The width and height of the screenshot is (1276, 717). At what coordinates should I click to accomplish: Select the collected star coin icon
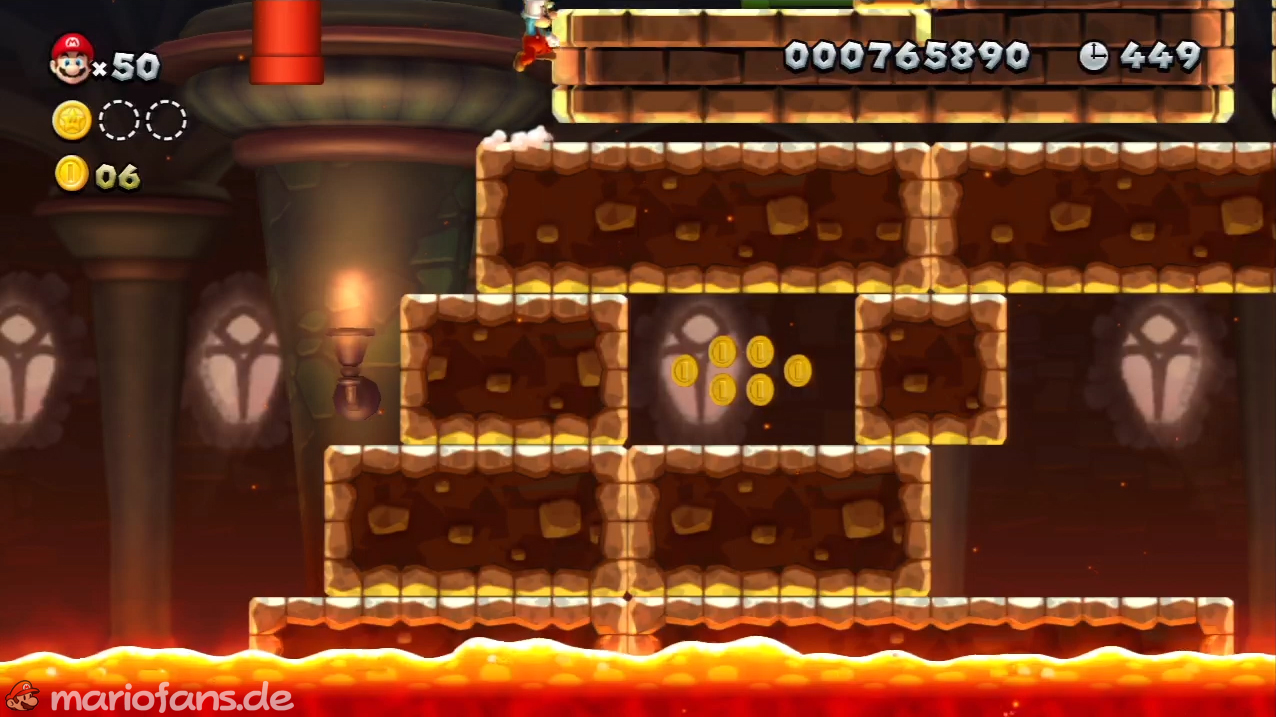[x=72, y=121]
